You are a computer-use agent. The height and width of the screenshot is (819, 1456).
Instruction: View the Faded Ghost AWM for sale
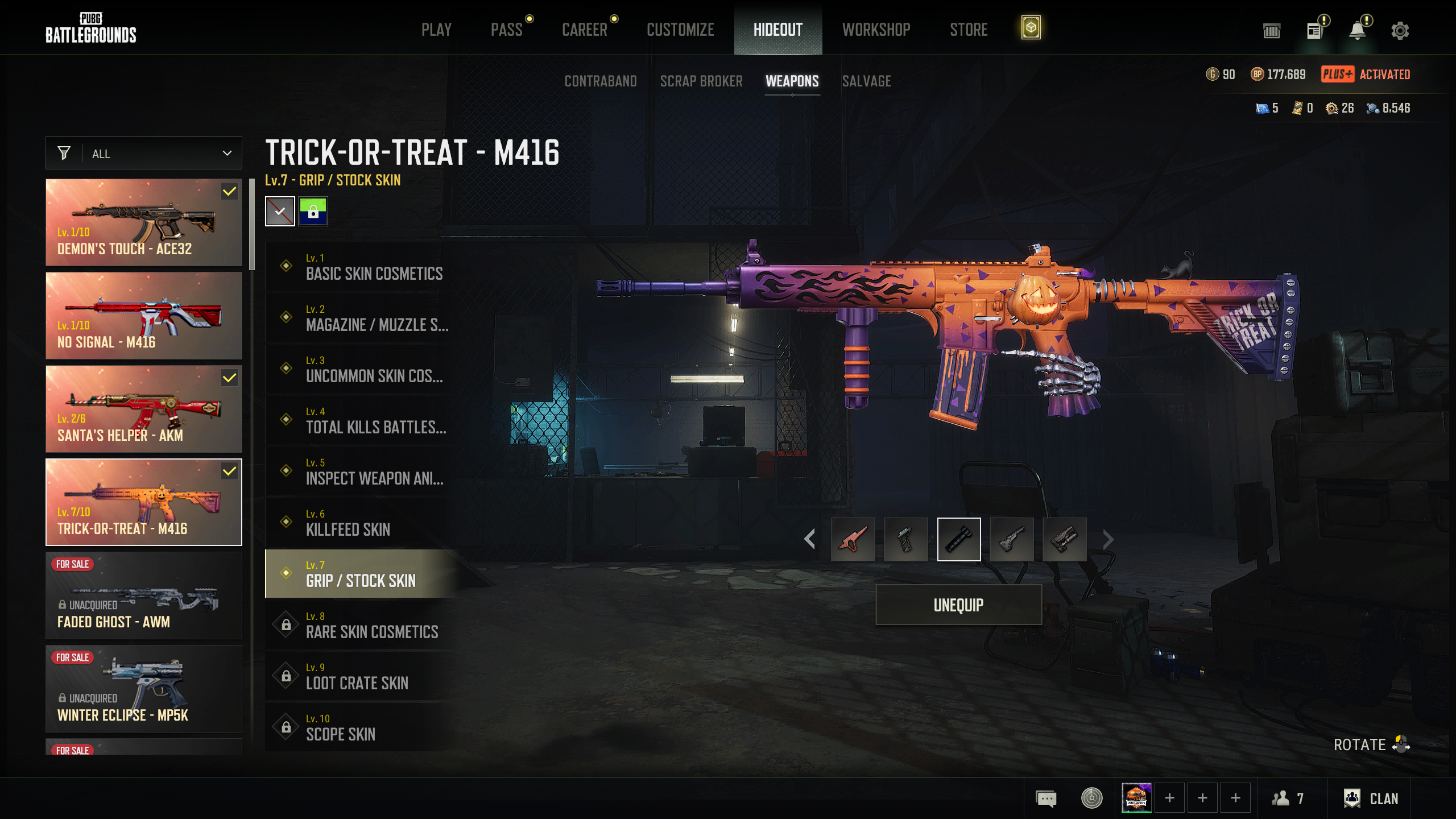coord(144,595)
